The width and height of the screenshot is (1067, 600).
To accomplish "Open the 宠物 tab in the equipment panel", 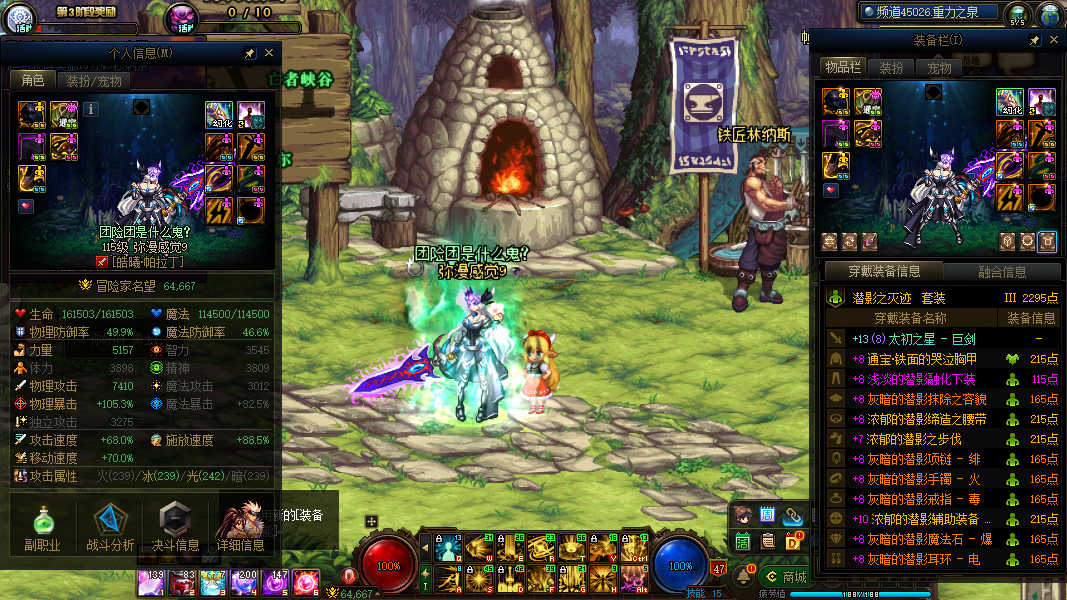I will (x=939, y=68).
